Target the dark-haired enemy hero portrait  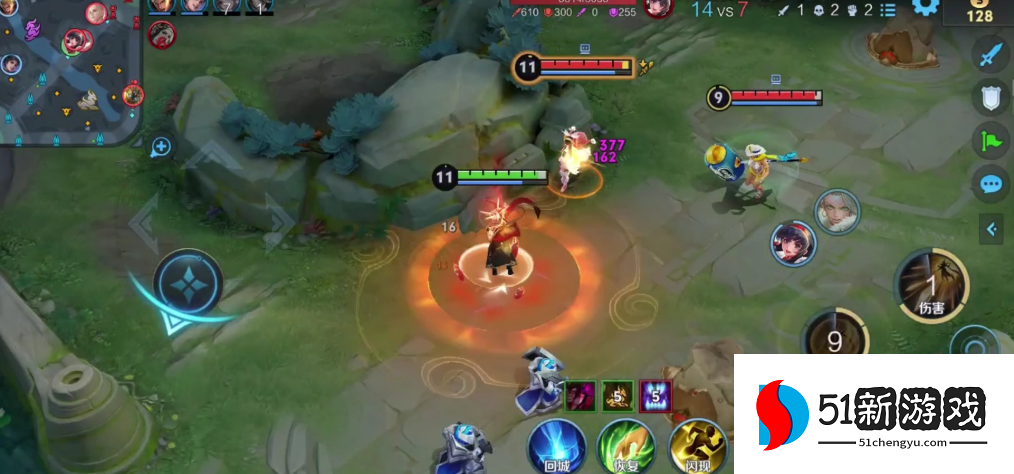(x=792, y=243)
